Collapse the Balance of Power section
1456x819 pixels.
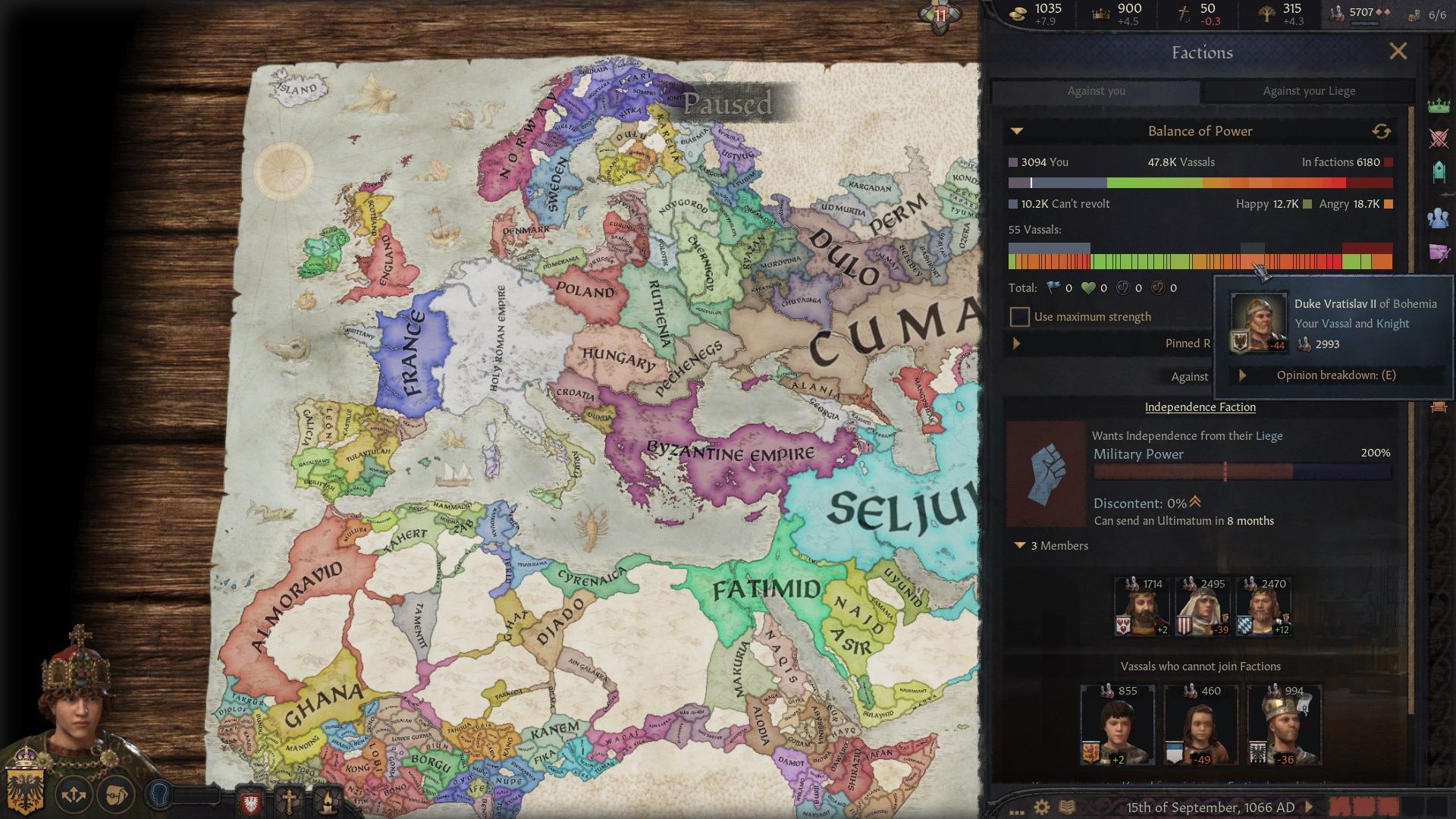pos(1018,130)
